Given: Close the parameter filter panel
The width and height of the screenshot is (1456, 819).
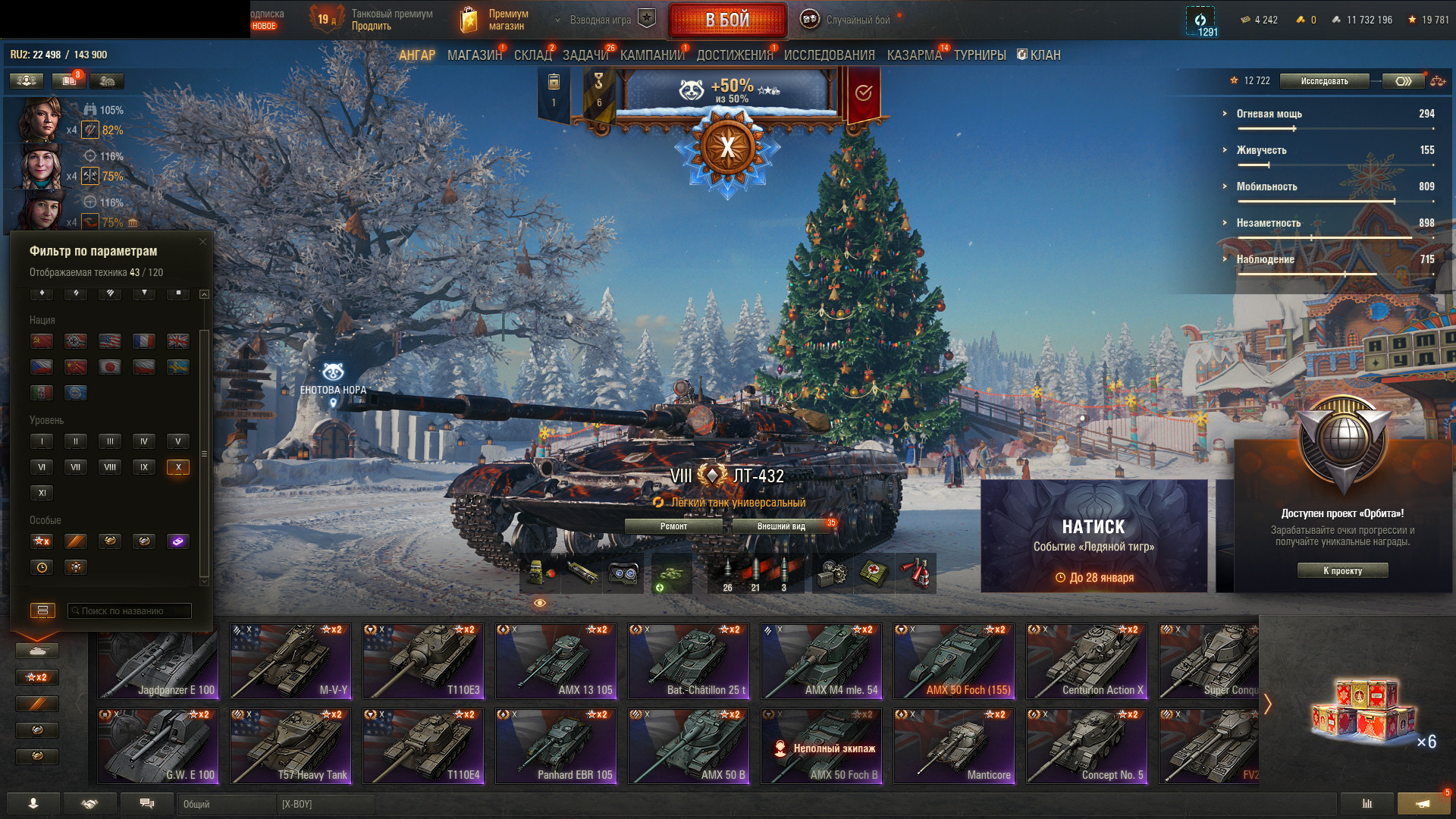Looking at the screenshot, I should 202,242.
